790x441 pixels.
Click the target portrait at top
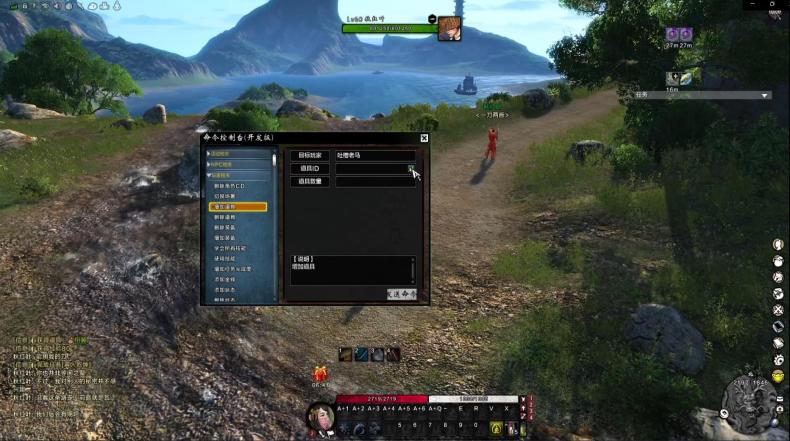click(449, 29)
